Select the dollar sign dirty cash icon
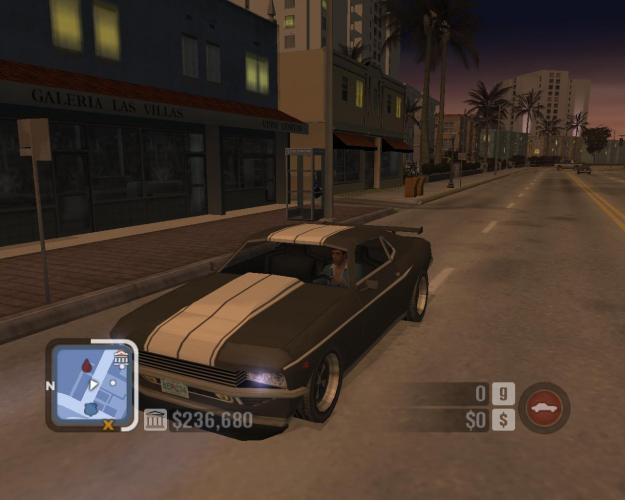The image size is (625, 500). [504, 420]
